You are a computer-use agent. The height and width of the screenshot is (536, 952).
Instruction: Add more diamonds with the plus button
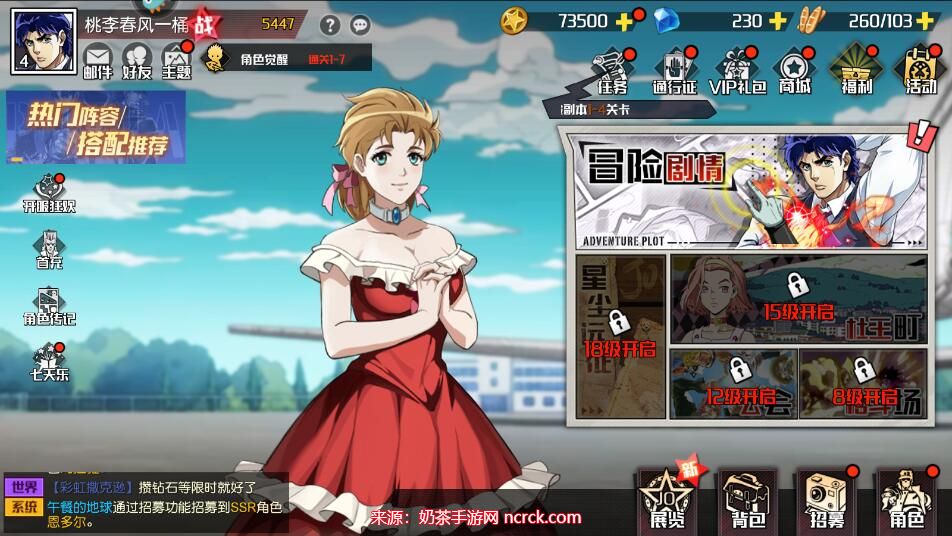click(780, 20)
